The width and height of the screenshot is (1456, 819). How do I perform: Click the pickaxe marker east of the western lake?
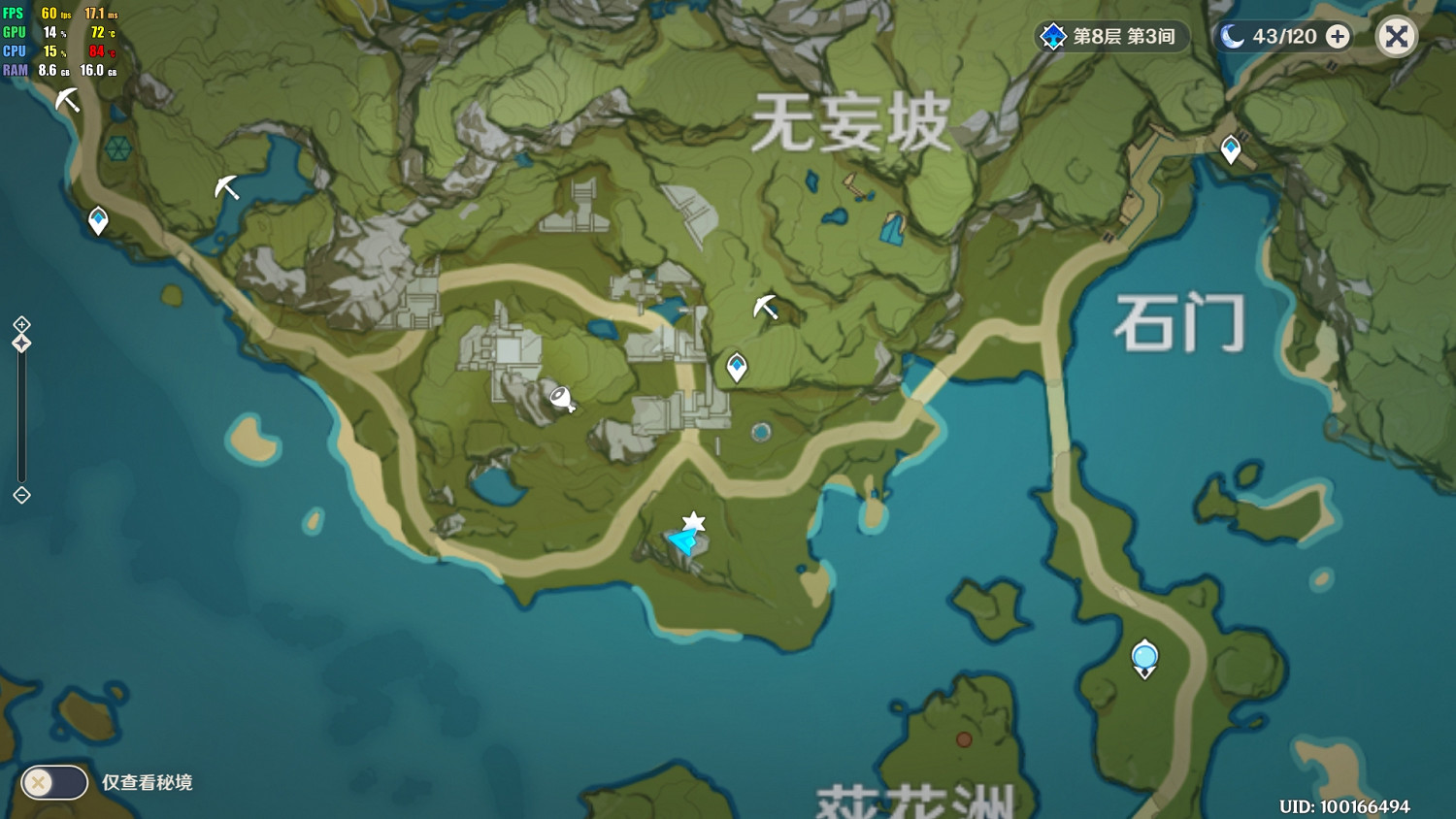(x=225, y=189)
